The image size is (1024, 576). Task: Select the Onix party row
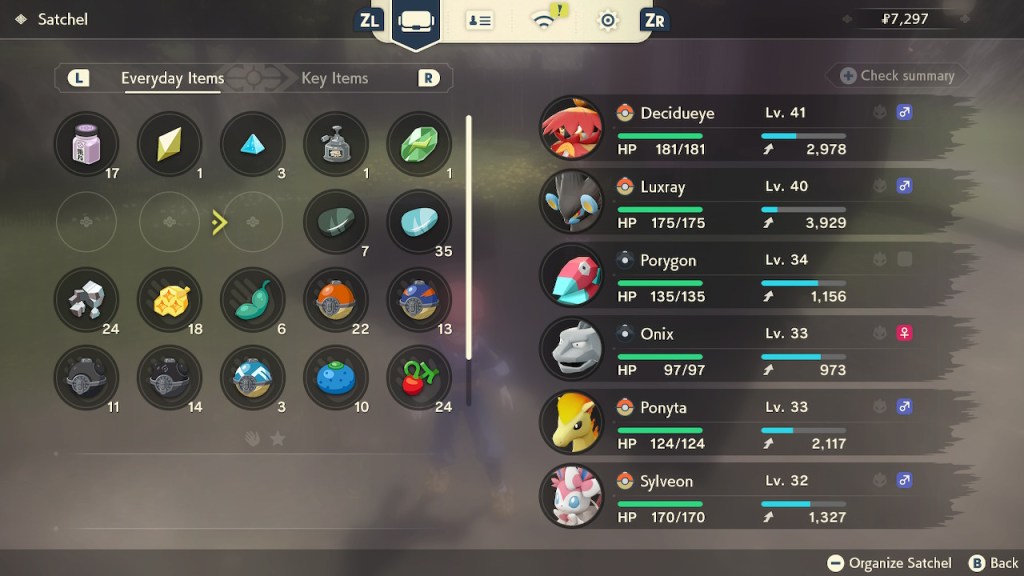tap(730, 351)
